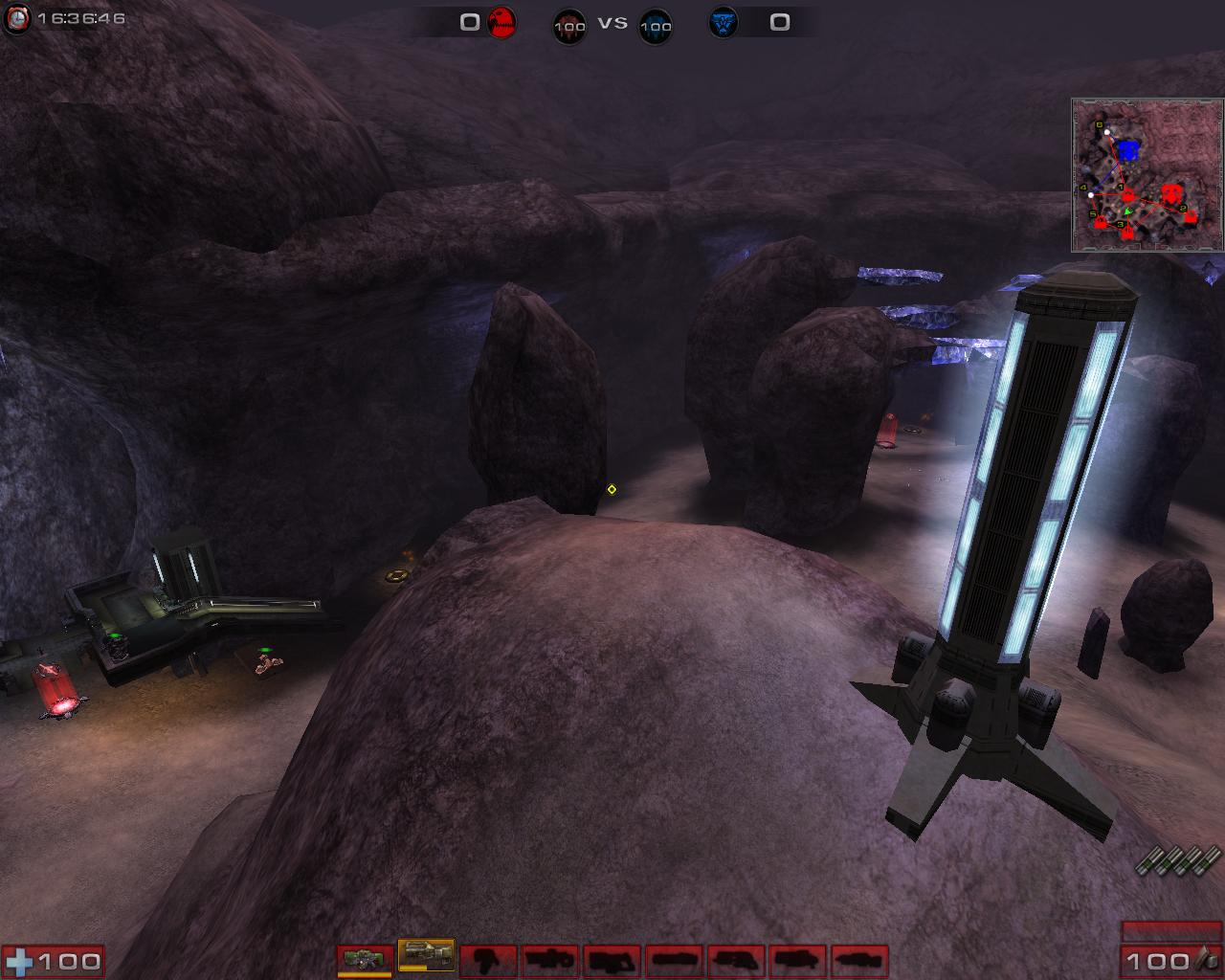This screenshot has width=1225, height=980.
Task: Select the highlighted Rocket Launcher weapon slot
Action: pos(424,959)
